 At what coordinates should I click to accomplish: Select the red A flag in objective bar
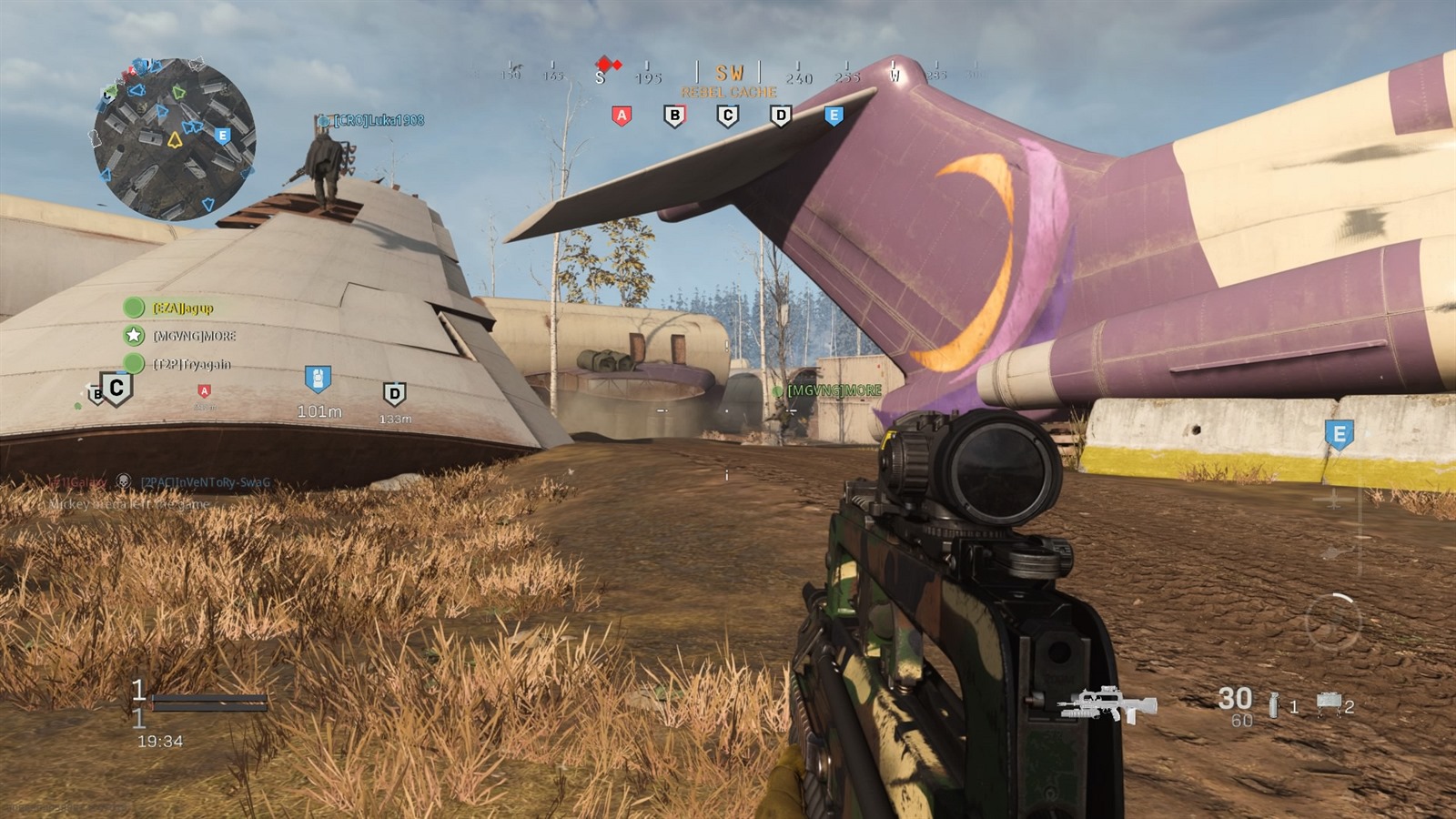622,116
